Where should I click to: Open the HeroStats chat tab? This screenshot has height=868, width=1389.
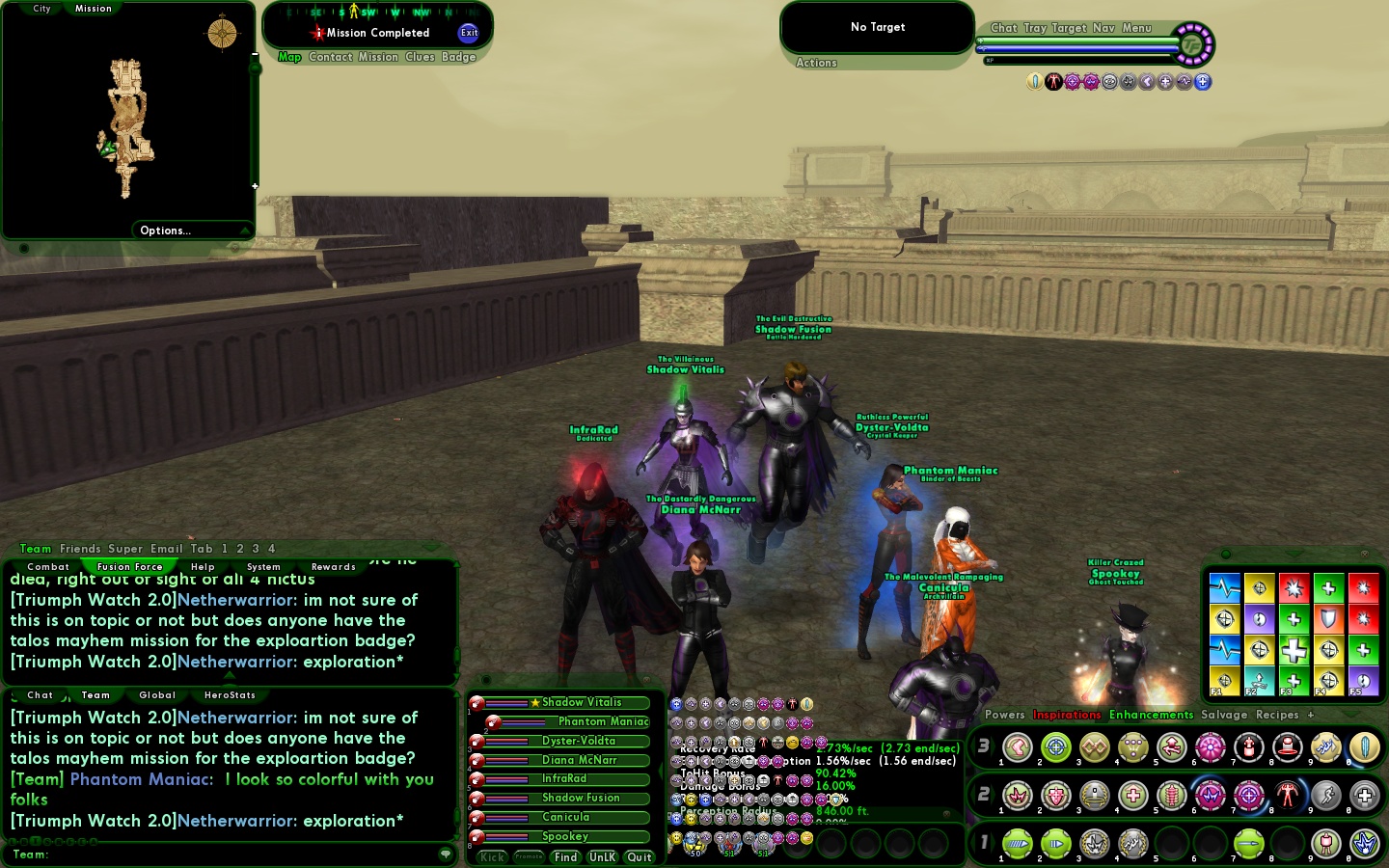click(230, 695)
